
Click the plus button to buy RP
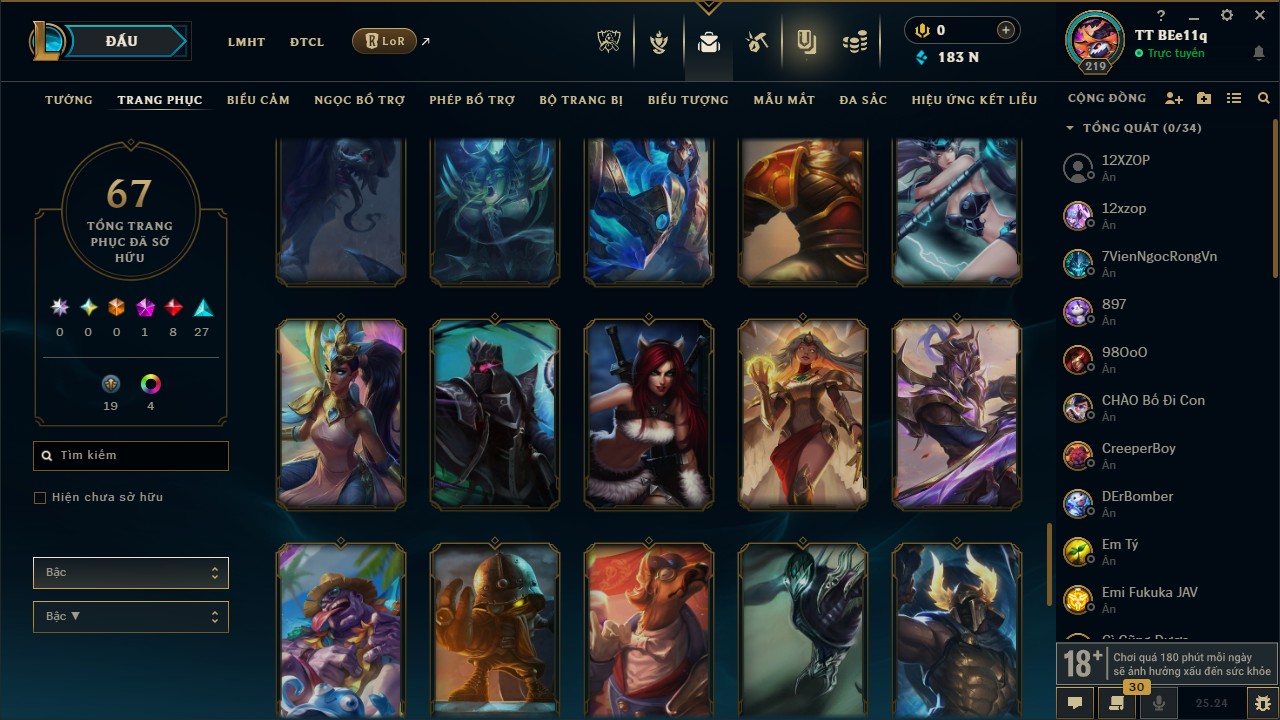(x=1005, y=31)
